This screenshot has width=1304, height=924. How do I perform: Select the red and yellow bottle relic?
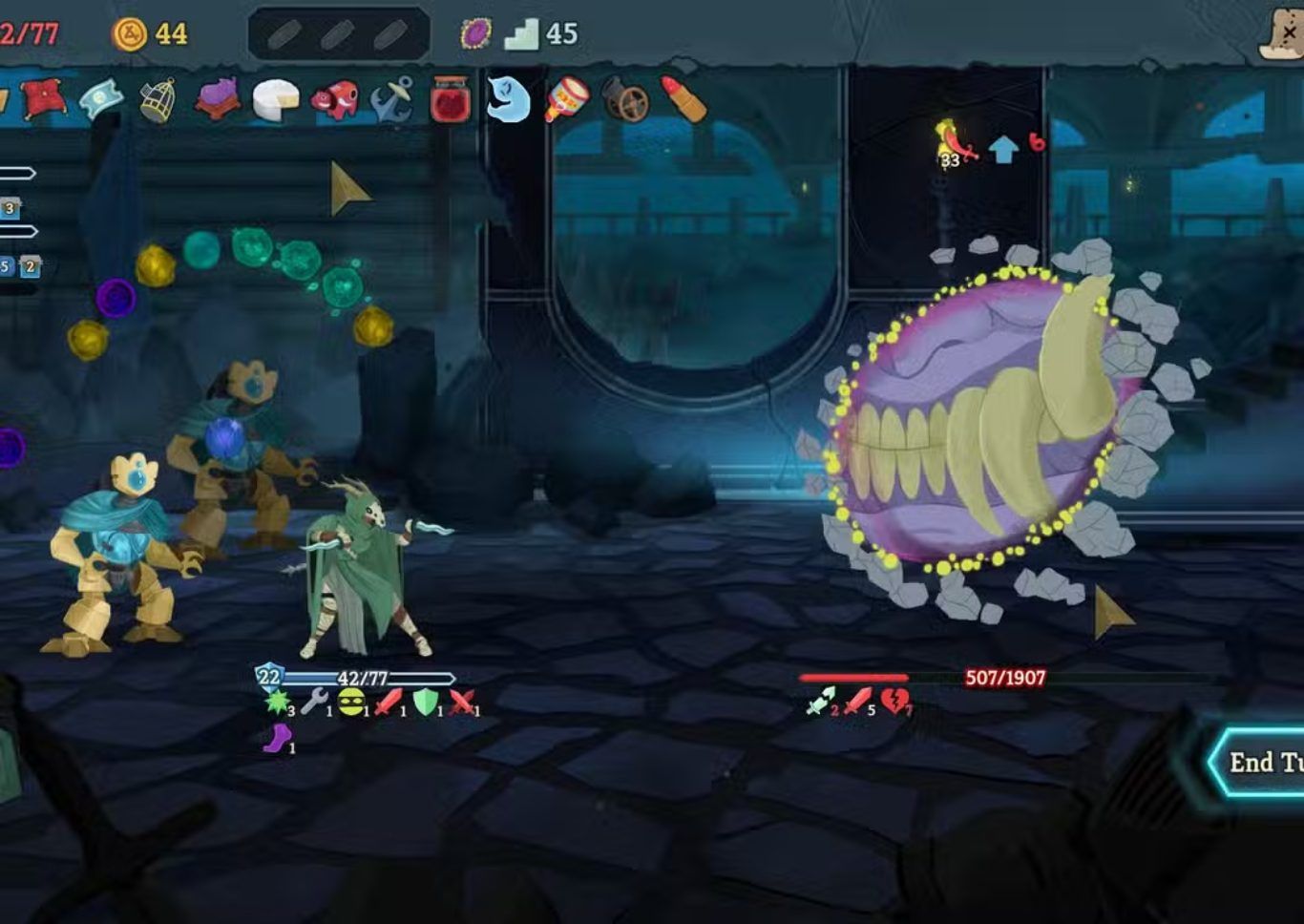(567, 99)
